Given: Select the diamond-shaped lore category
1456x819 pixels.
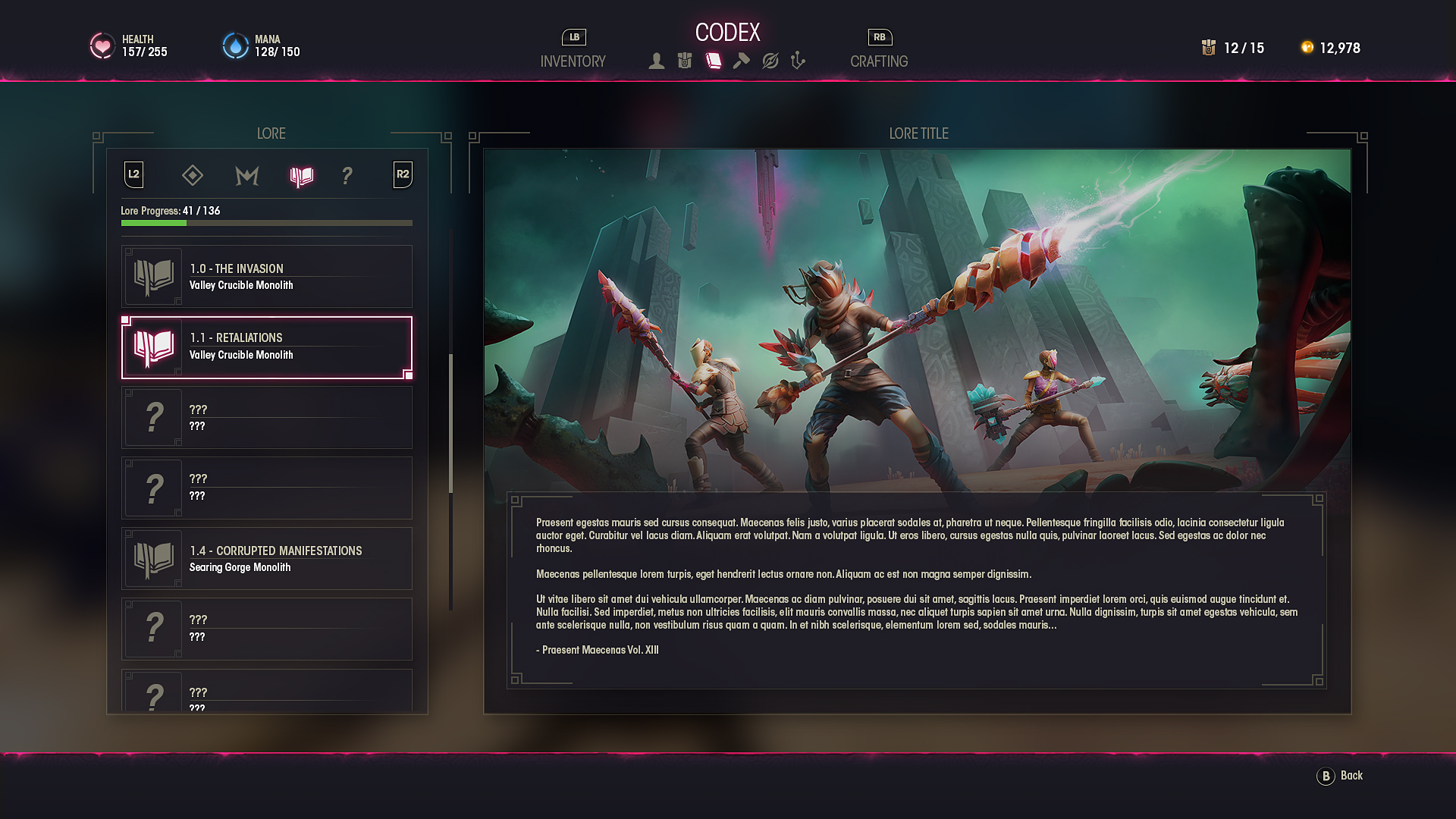Looking at the screenshot, I should pos(193,176).
